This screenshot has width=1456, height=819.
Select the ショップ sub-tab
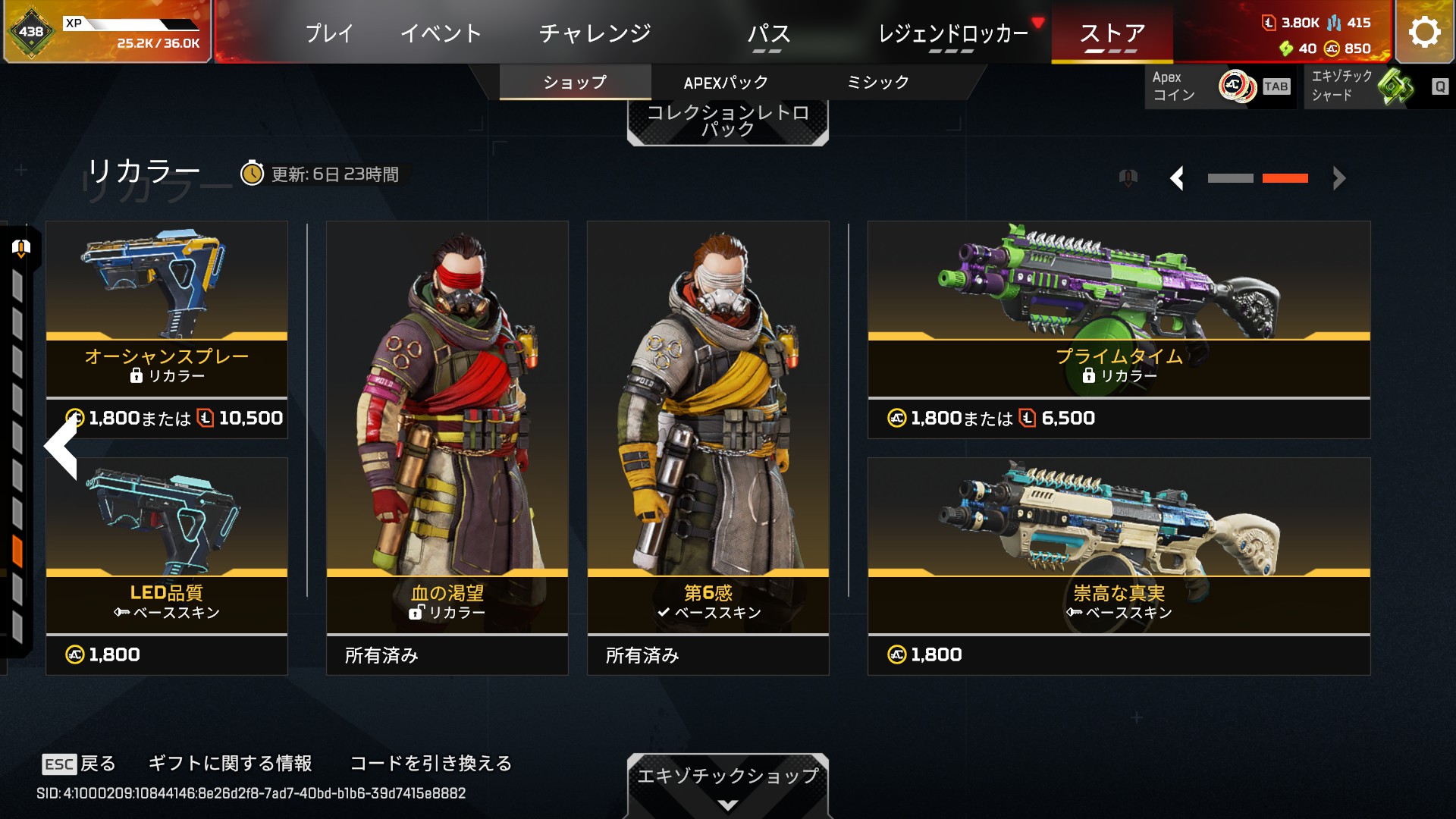pos(575,83)
